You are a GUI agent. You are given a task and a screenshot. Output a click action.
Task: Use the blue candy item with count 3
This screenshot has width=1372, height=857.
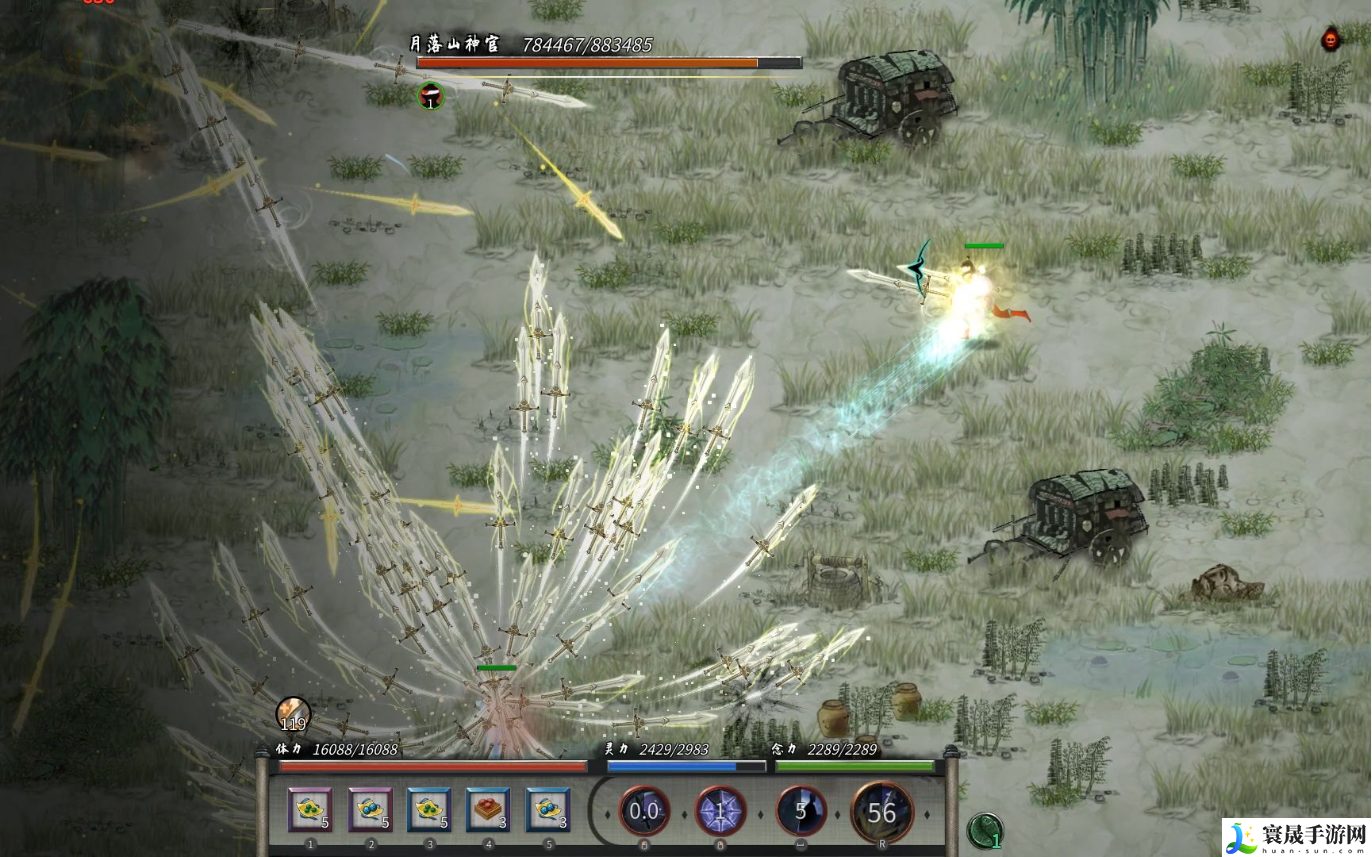[x=548, y=810]
